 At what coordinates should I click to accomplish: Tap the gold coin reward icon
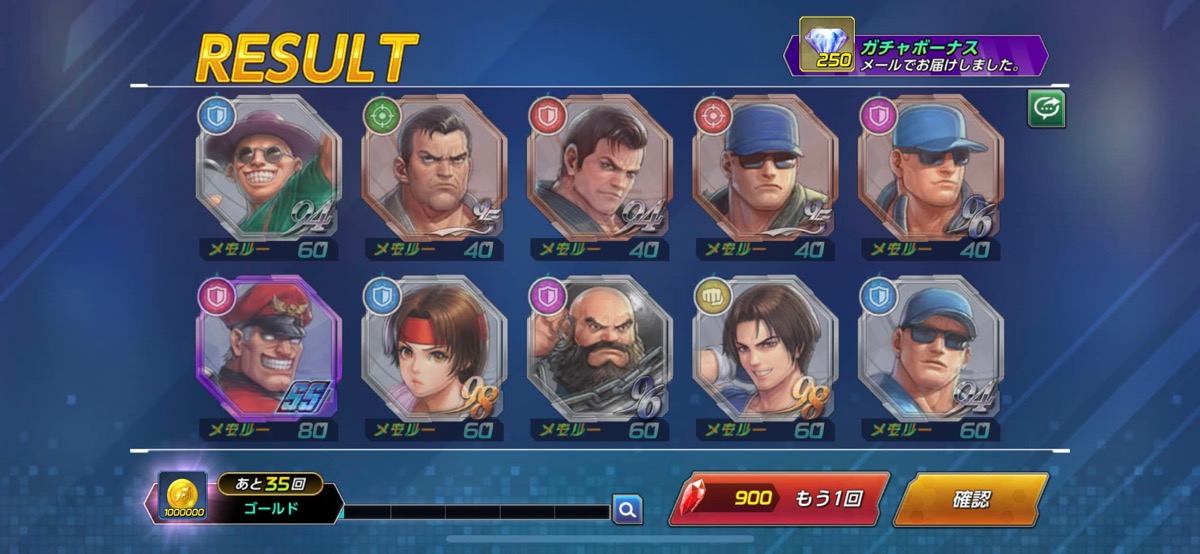point(182,497)
